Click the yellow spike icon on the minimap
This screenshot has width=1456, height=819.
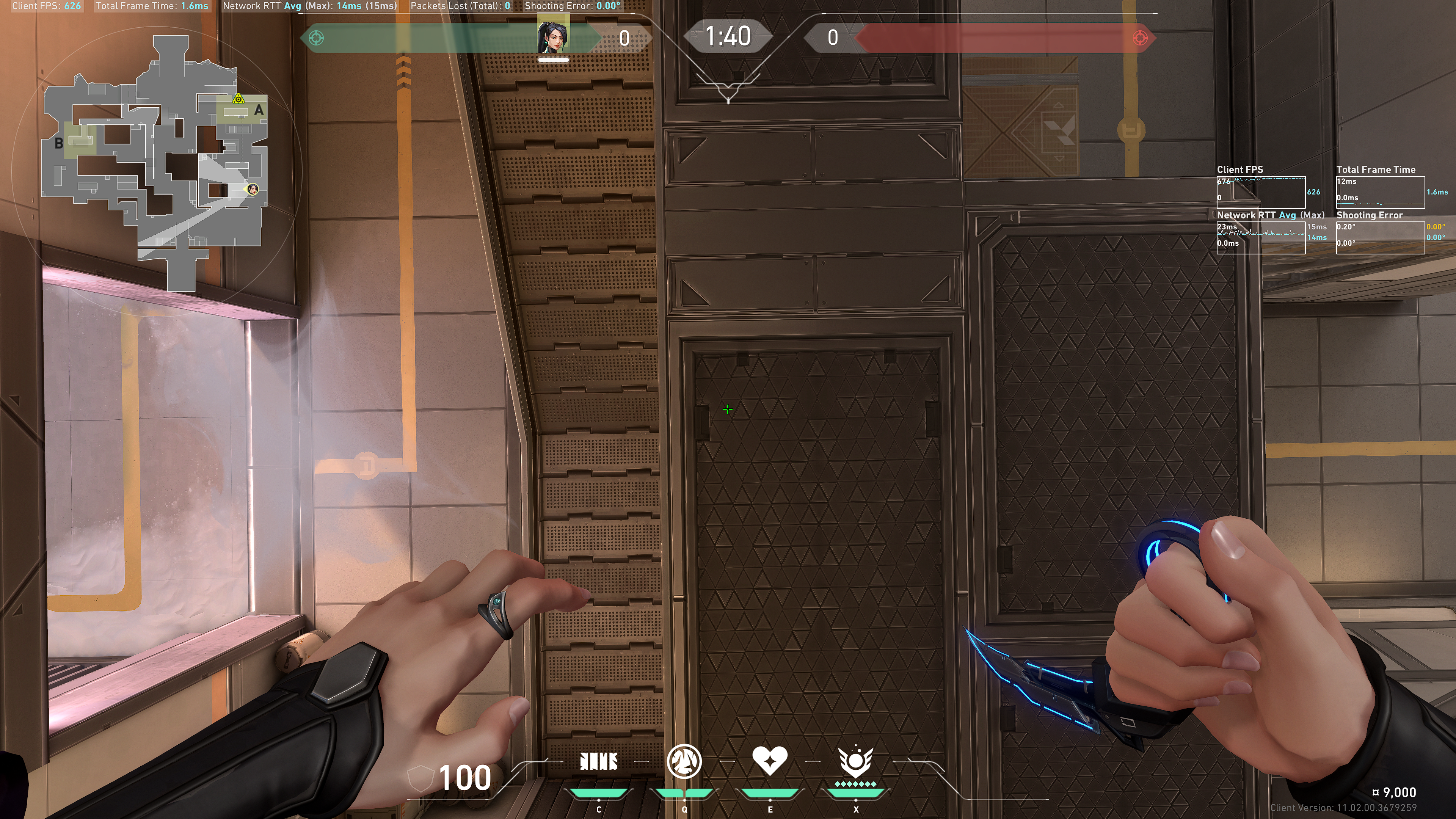tap(238, 99)
